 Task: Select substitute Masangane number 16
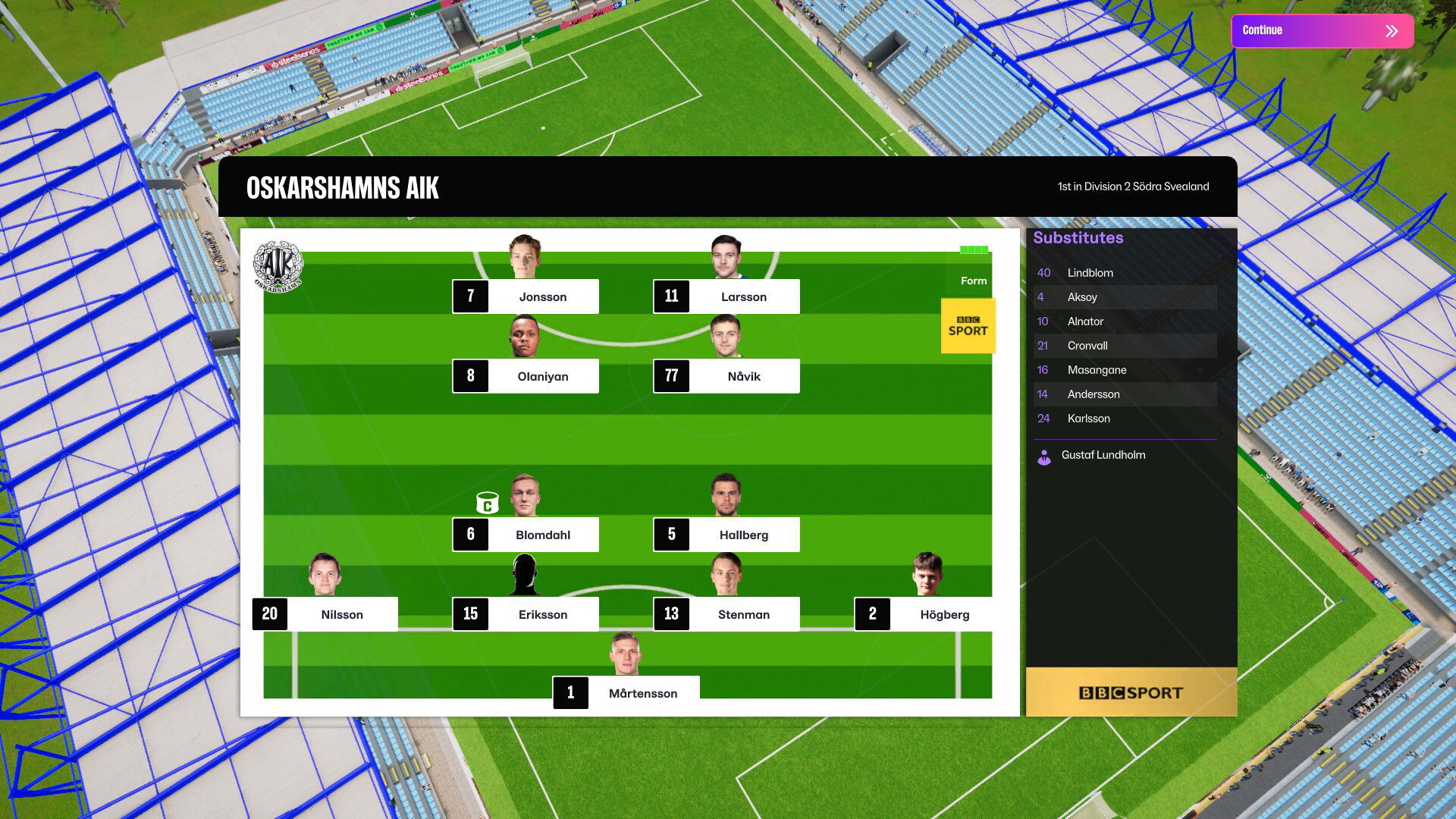coord(1125,370)
